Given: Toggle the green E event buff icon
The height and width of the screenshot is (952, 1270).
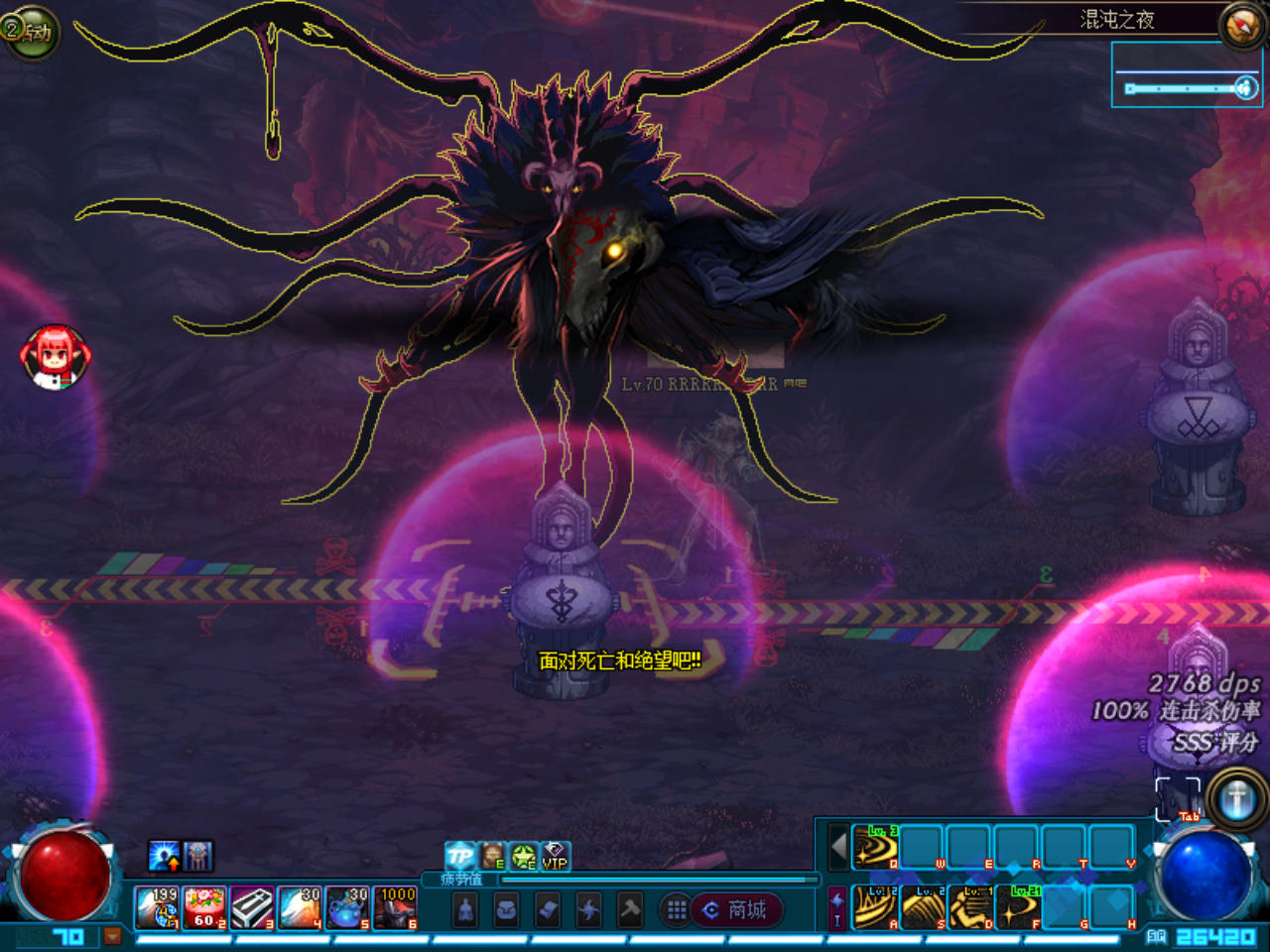Looking at the screenshot, I should pyautogui.click(x=523, y=856).
